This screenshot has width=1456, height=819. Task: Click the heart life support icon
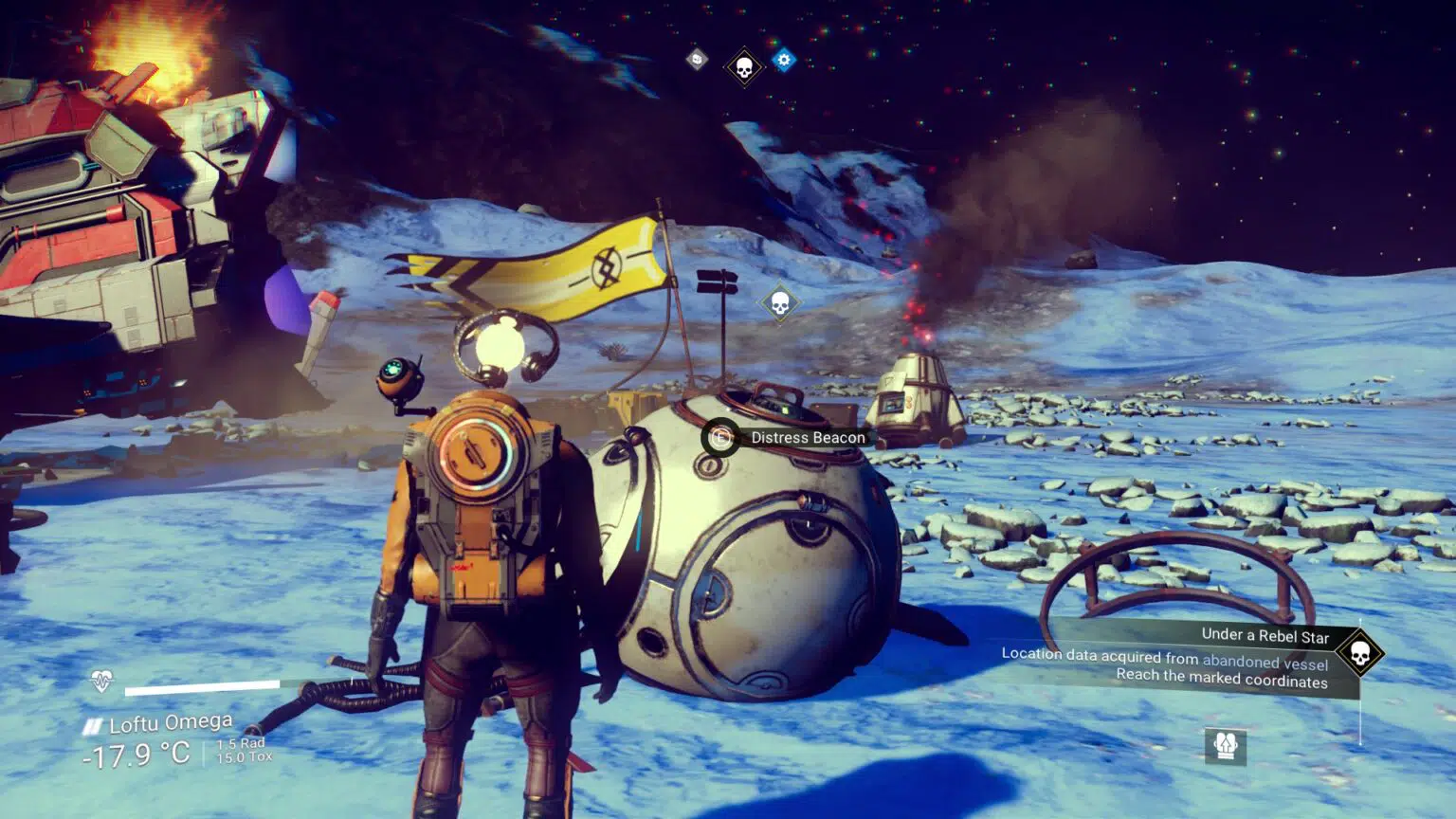coord(101,681)
